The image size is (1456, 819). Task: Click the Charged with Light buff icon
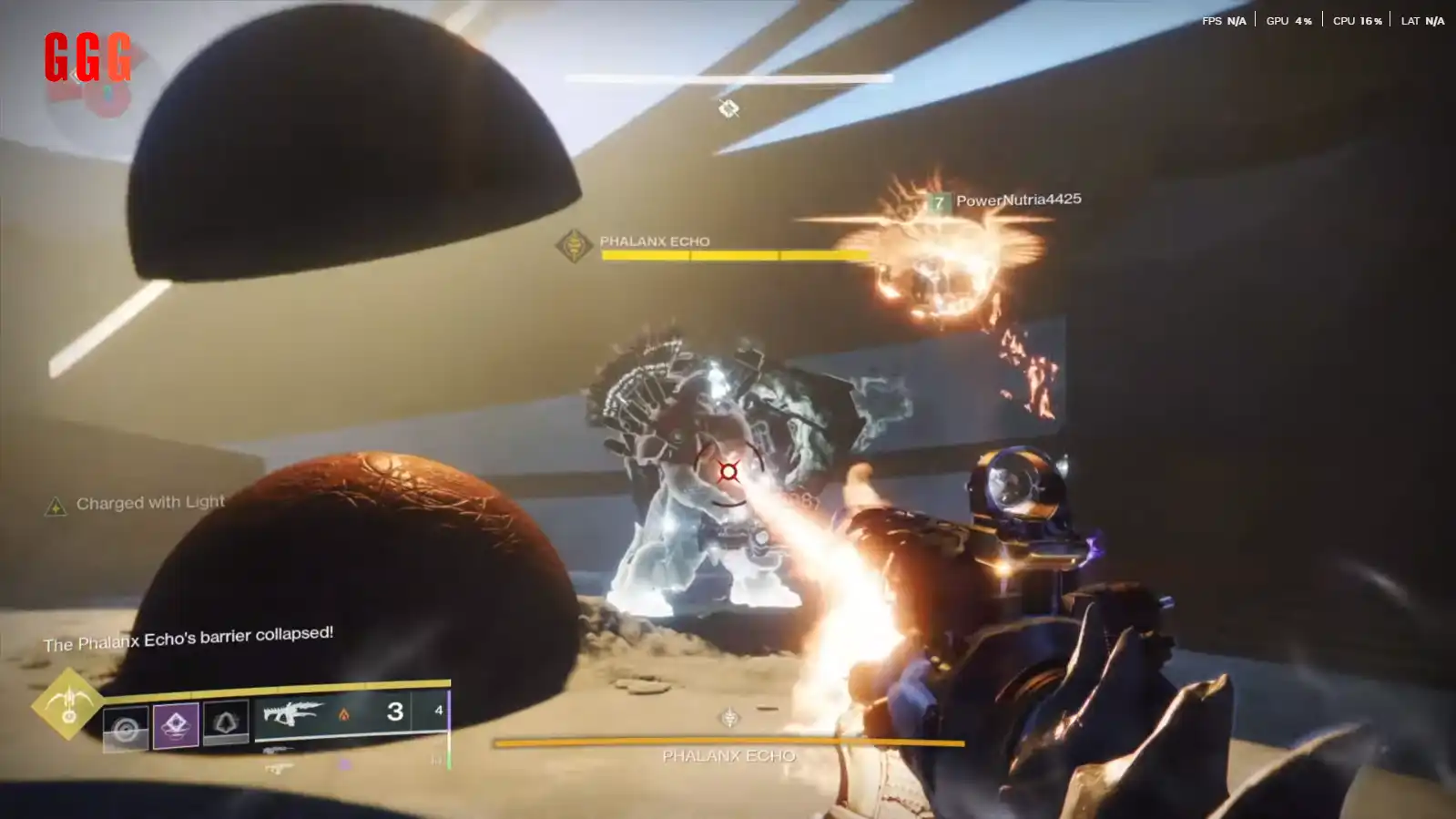(x=56, y=507)
